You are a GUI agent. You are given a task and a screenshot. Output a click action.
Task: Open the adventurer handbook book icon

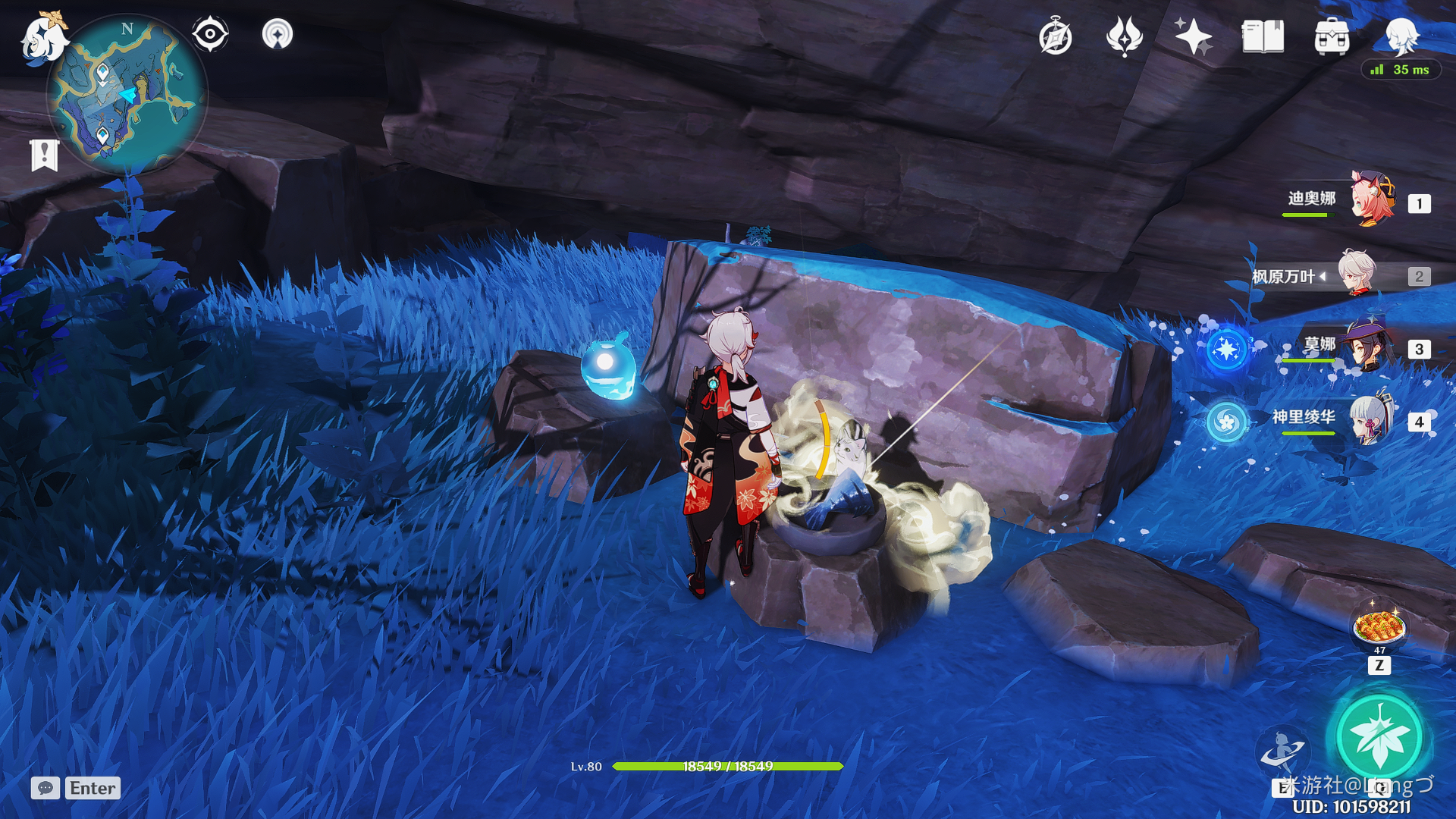point(1263,36)
